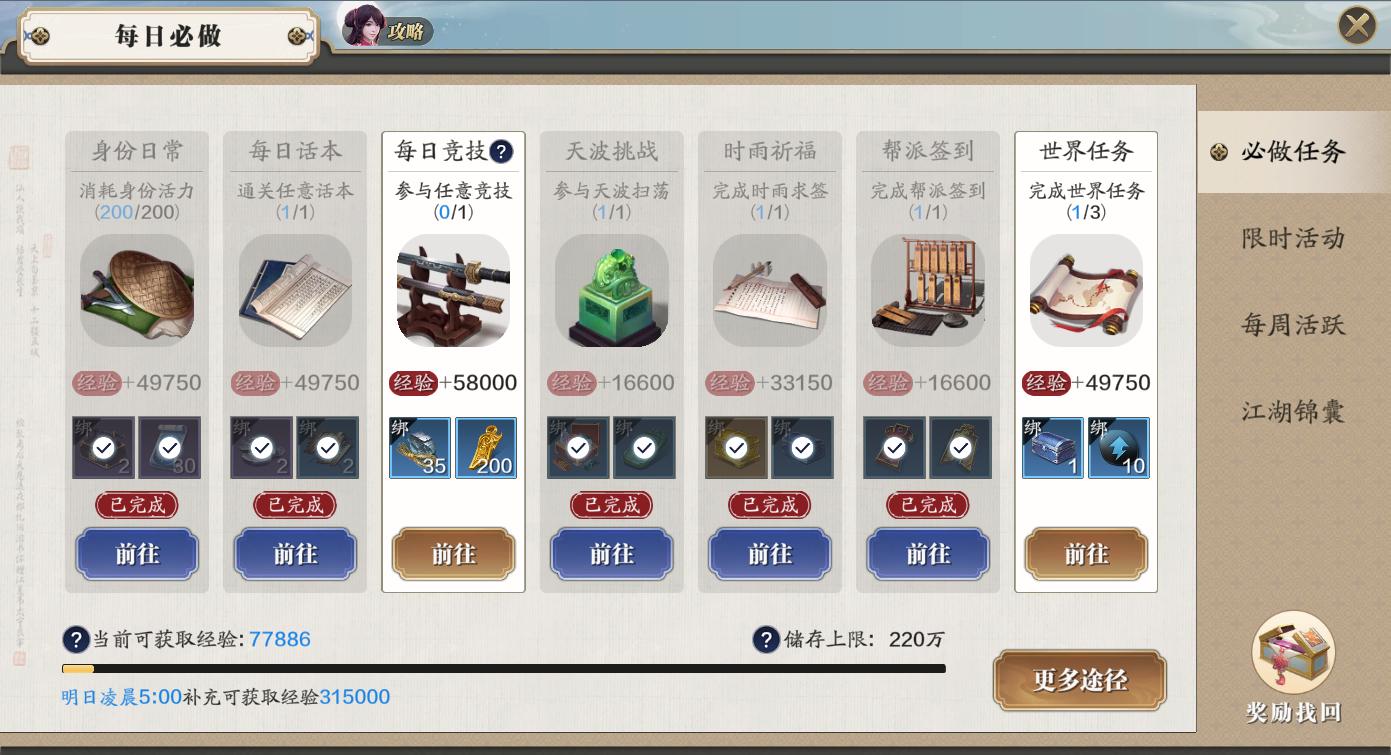Click the 奖励找回 reward recovery chest icon

(x=1292, y=653)
